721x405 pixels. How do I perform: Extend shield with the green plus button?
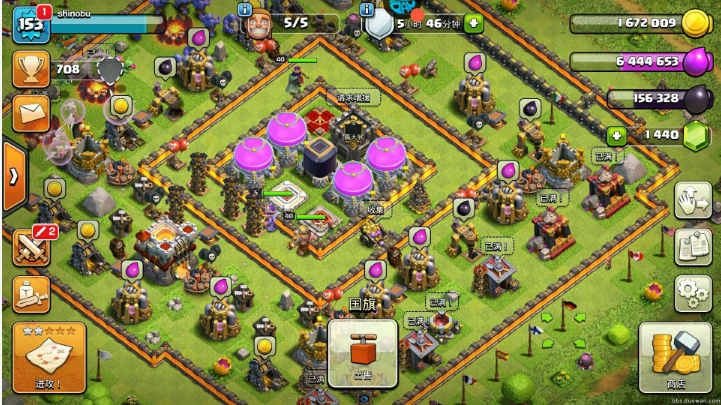tap(473, 22)
